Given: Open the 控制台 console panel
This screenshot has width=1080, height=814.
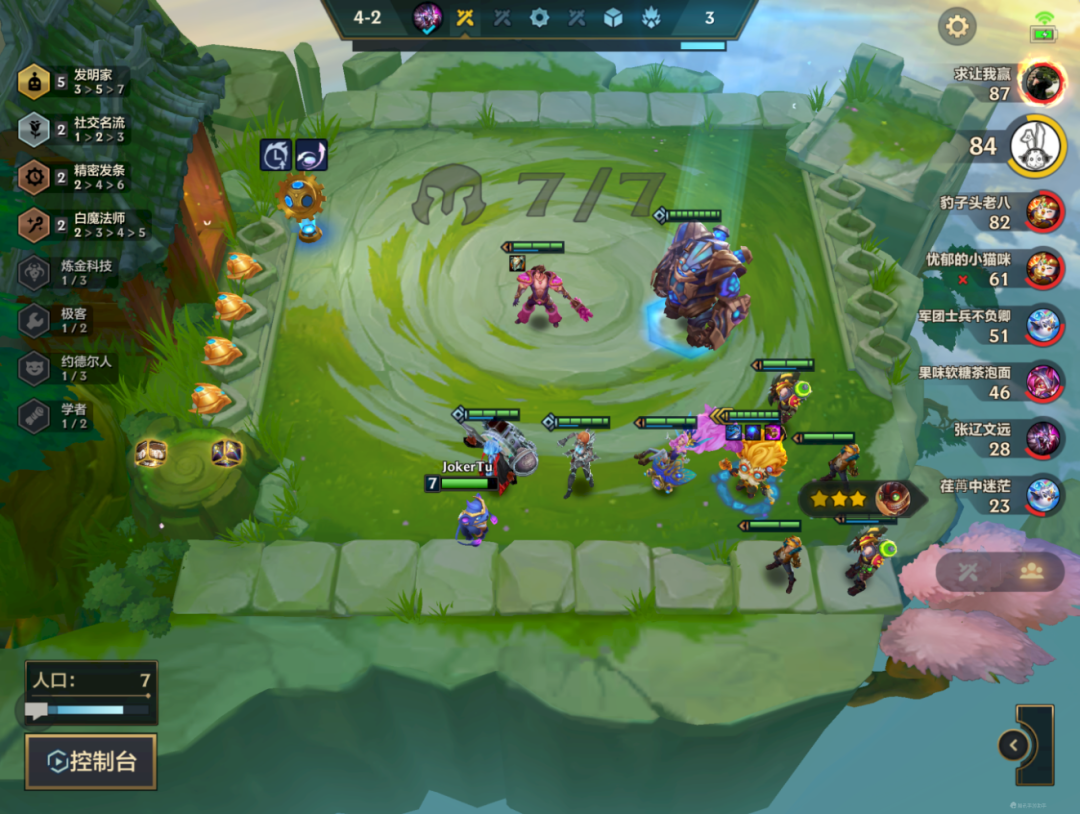Looking at the screenshot, I should (91, 762).
